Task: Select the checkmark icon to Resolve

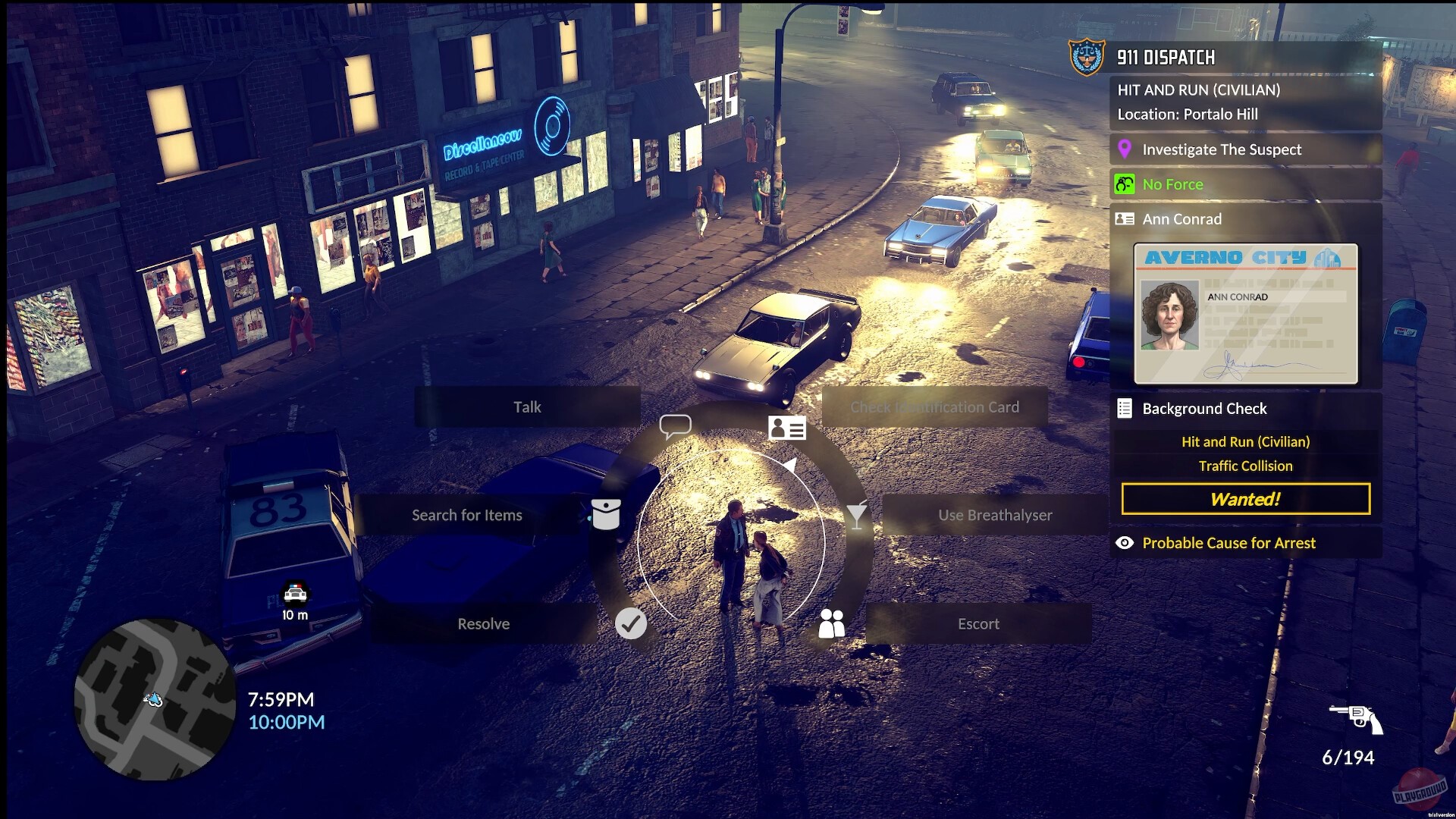Action: click(x=630, y=623)
